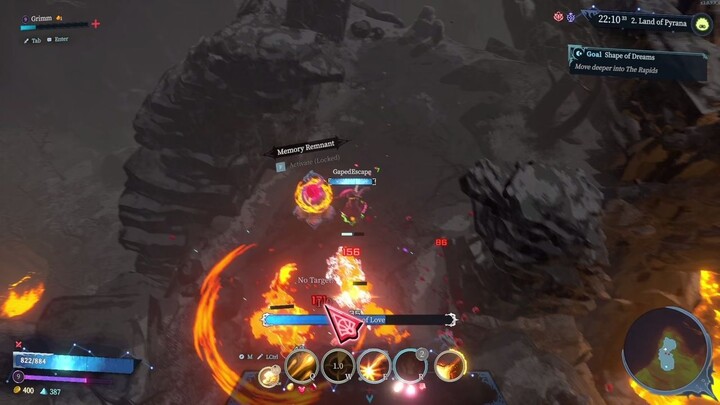Screen dimensions: 720x405
Task: Click the purple emblem icon near the timer
Action: [572, 18]
